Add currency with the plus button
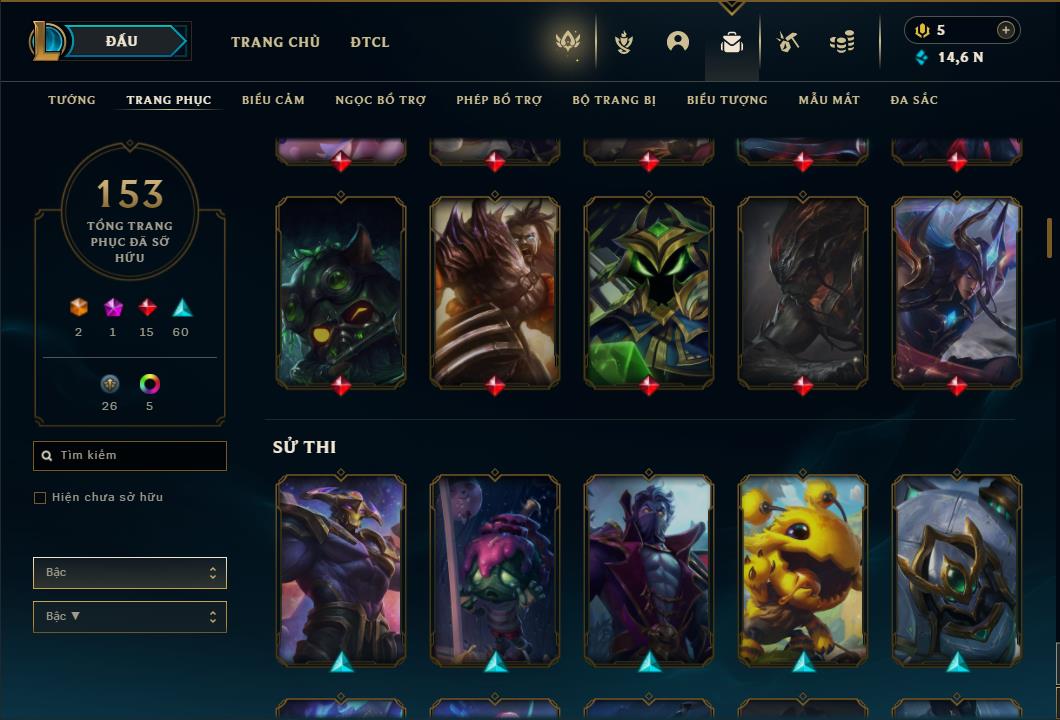 (1006, 30)
